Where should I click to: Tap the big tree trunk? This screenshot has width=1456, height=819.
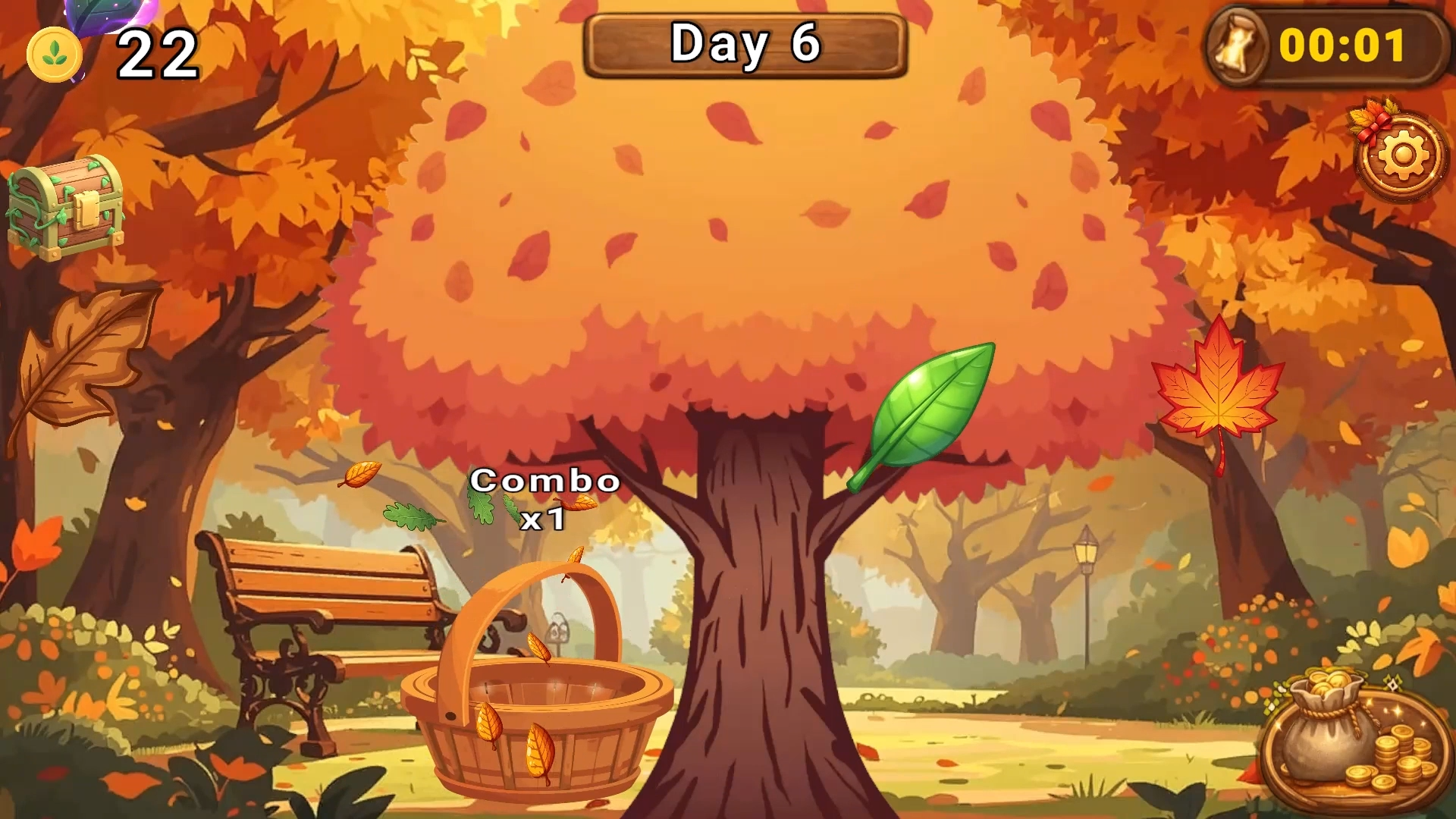click(758, 645)
